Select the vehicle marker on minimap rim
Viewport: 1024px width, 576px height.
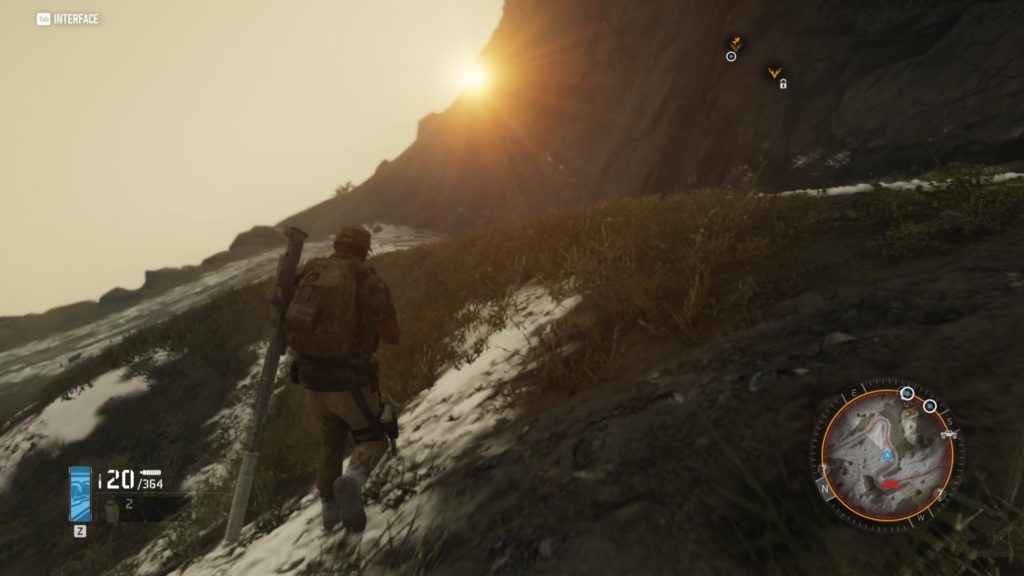tap(950, 434)
